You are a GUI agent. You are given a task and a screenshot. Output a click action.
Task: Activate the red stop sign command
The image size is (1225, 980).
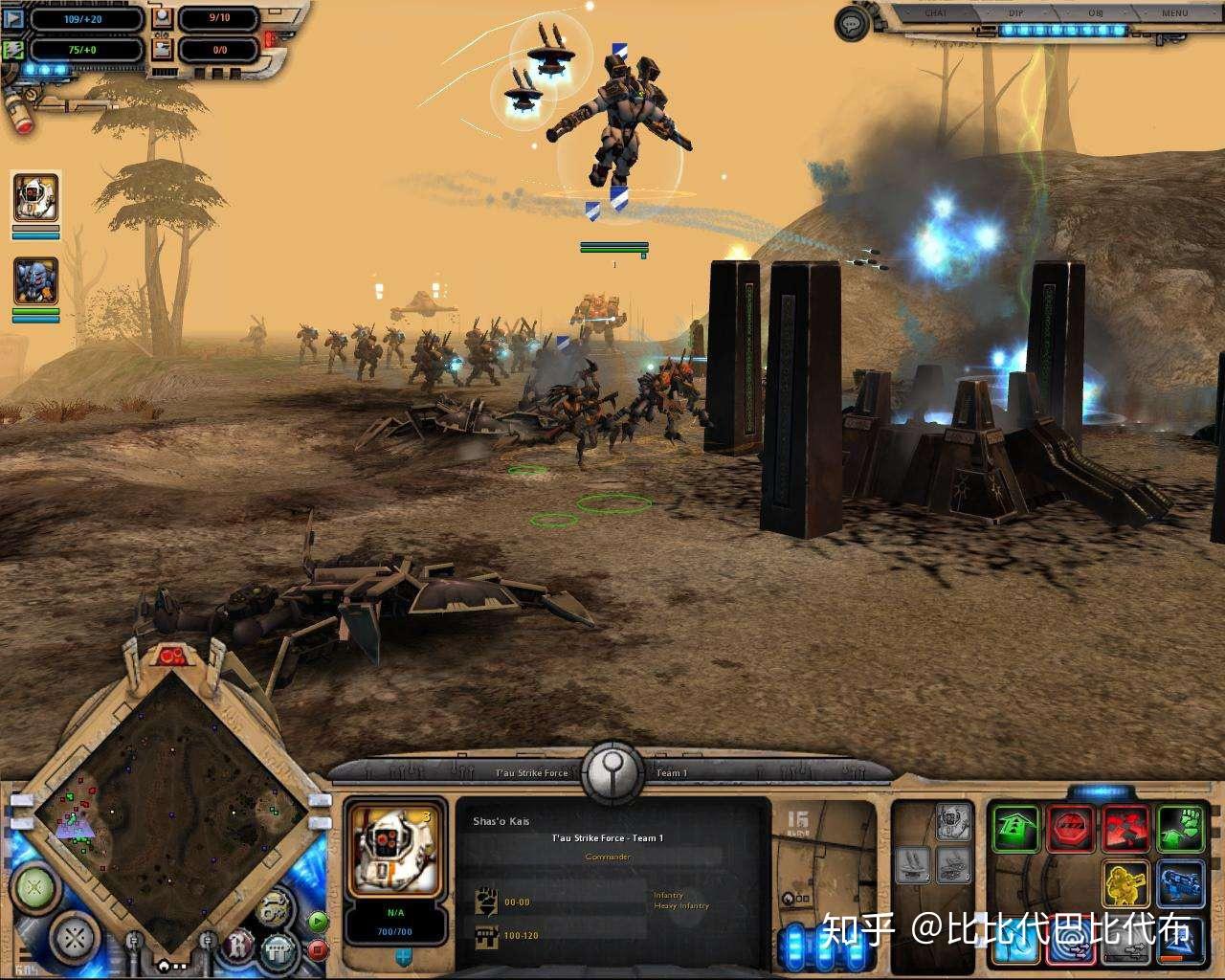tap(1070, 829)
